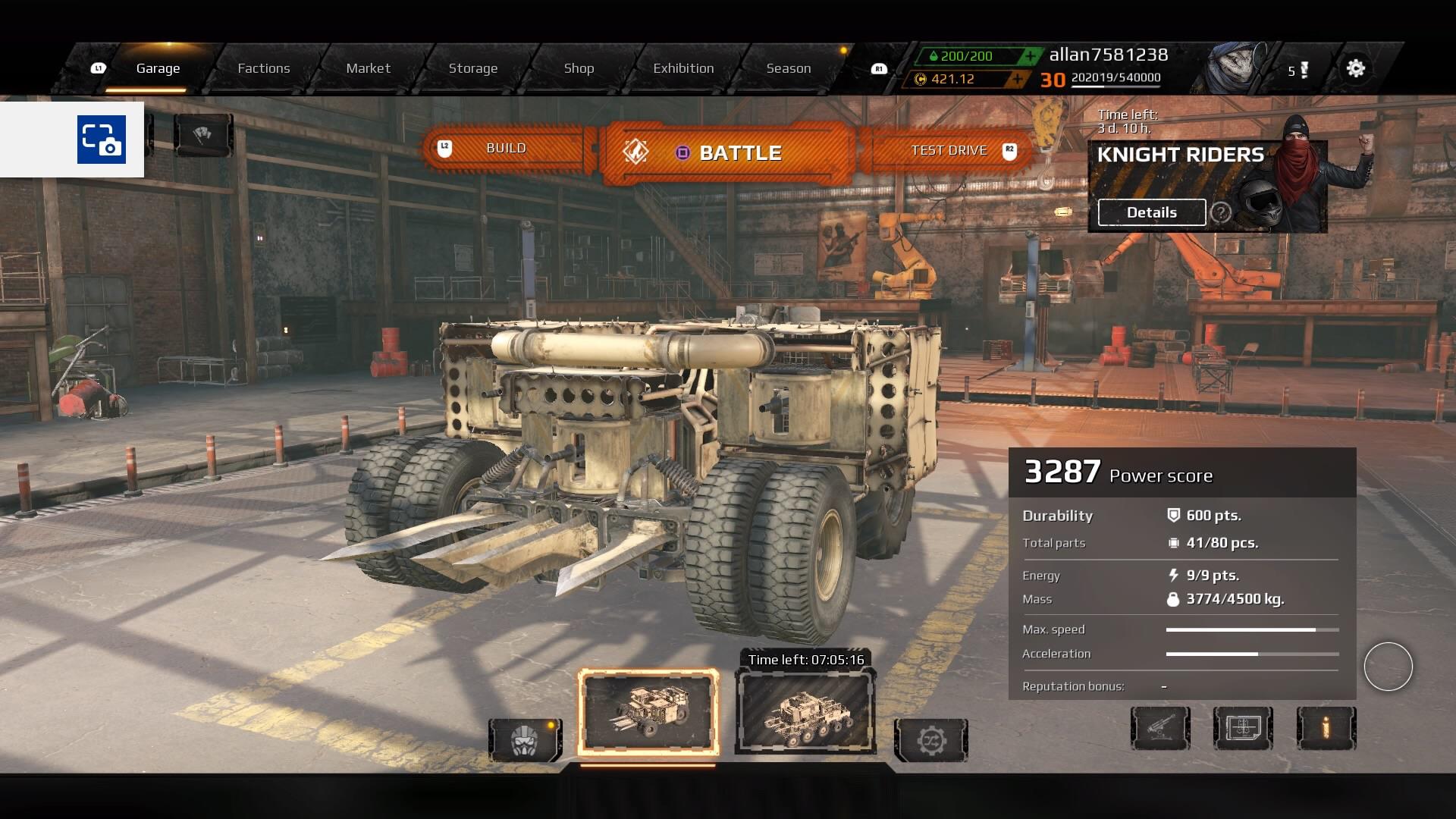The image size is (1456, 819).
Task: Click the question mark beside the Details button
Action: pos(1221,213)
